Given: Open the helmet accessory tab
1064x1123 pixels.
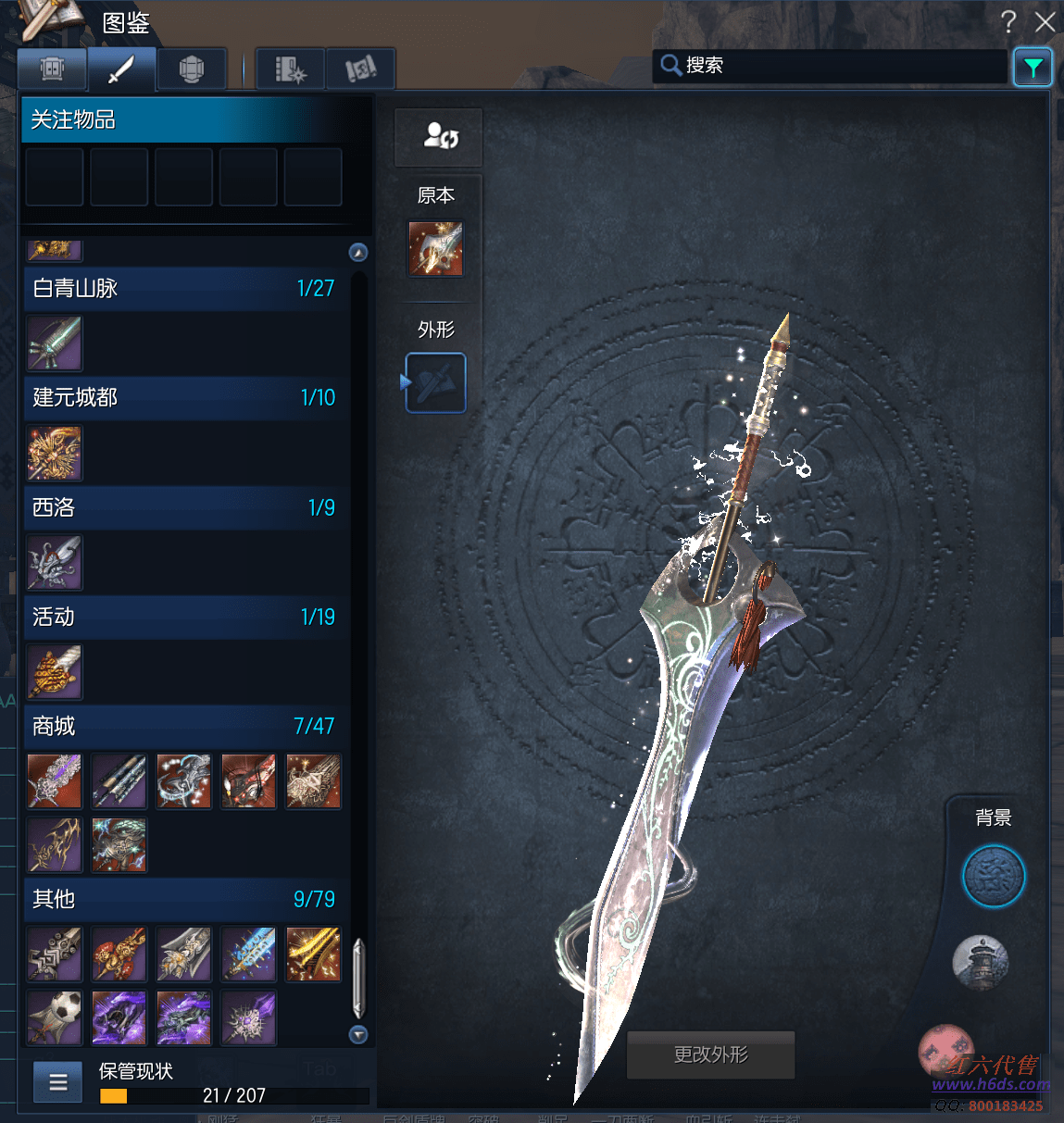Looking at the screenshot, I should pos(191,69).
